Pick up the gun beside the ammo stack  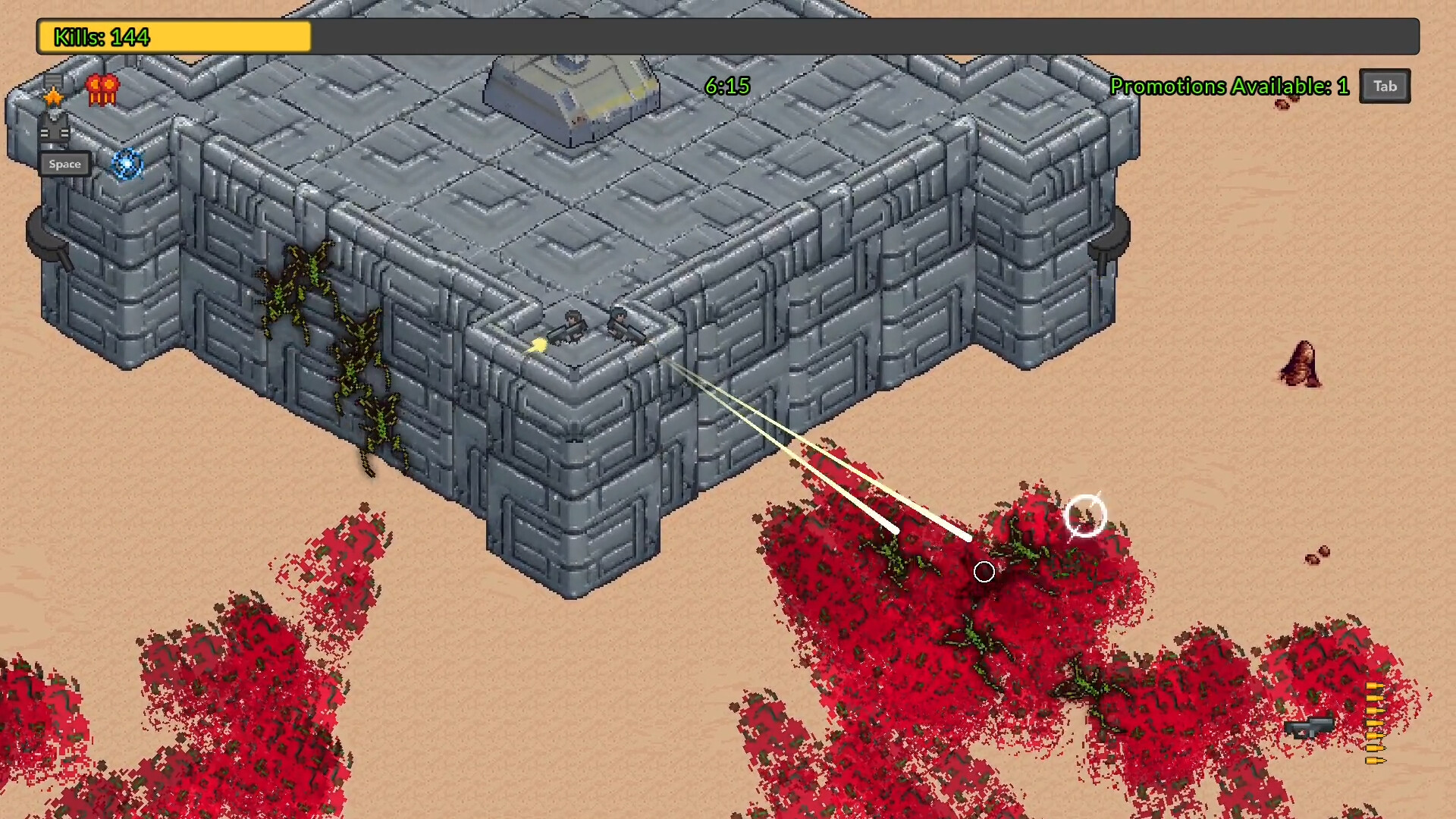(x=1311, y=726)
